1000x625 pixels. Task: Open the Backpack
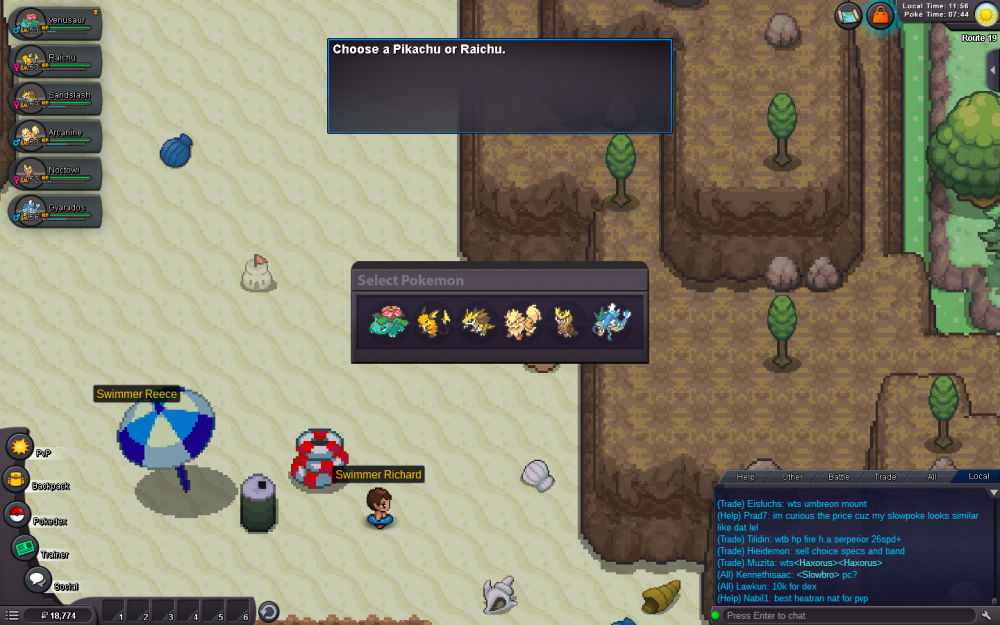click(x=16, y=480)
